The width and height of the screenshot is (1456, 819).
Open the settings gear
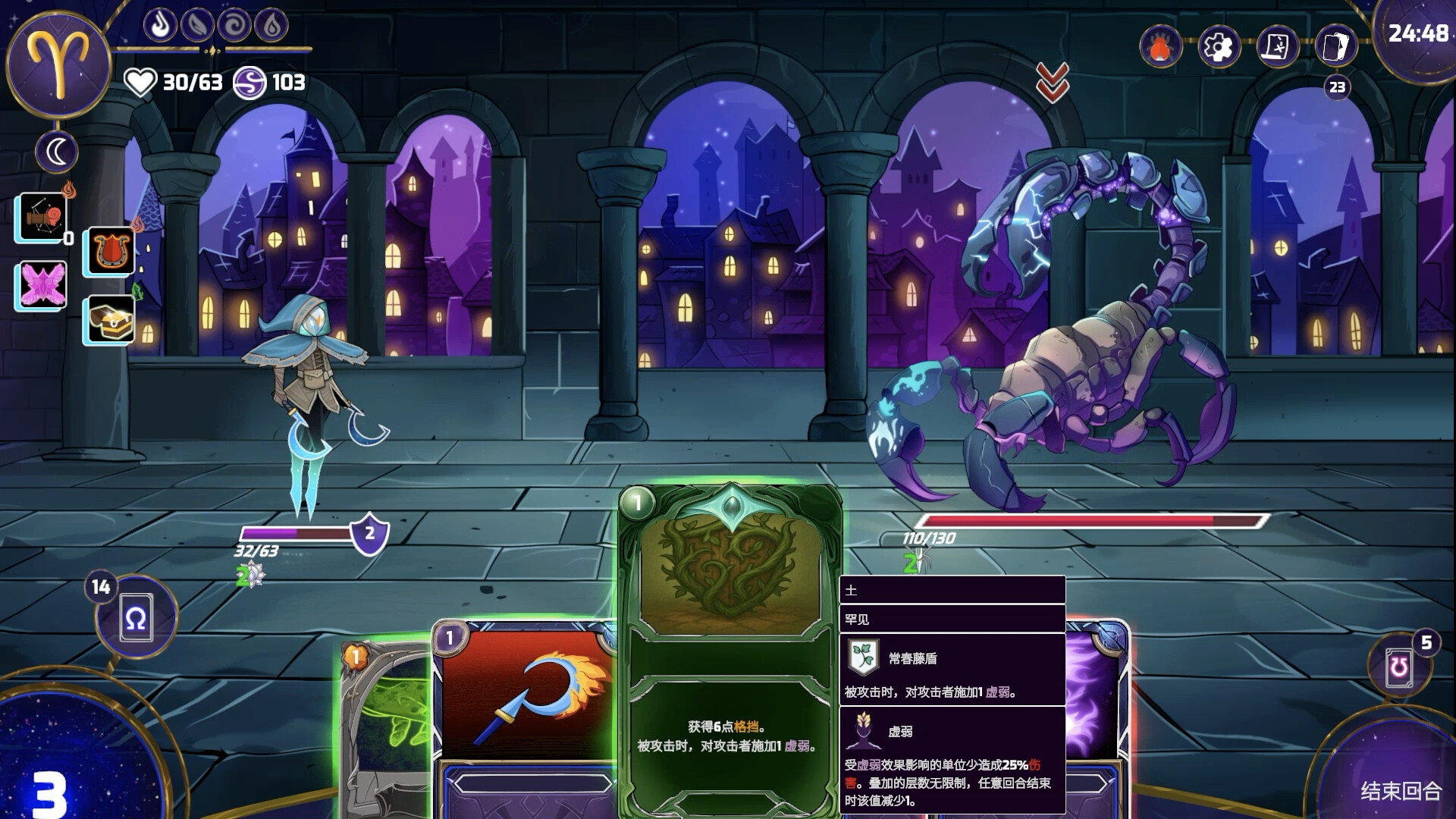click(1218, 47)
